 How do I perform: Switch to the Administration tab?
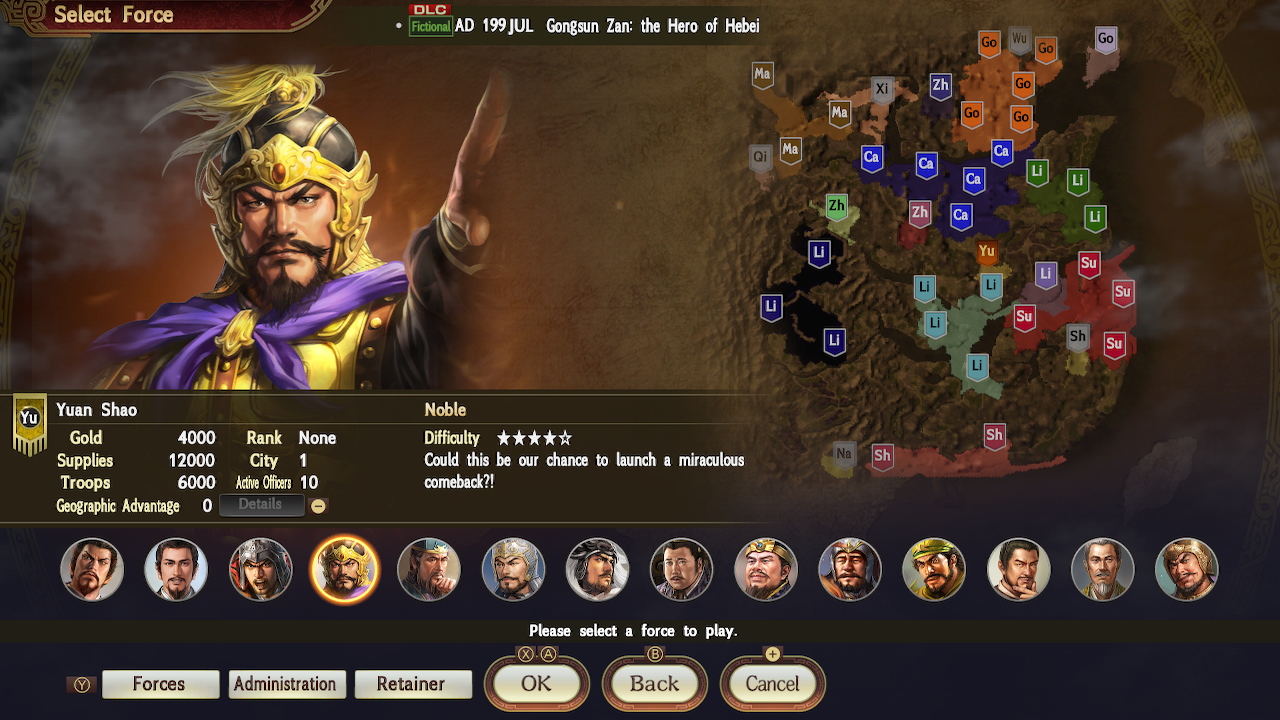287,684
